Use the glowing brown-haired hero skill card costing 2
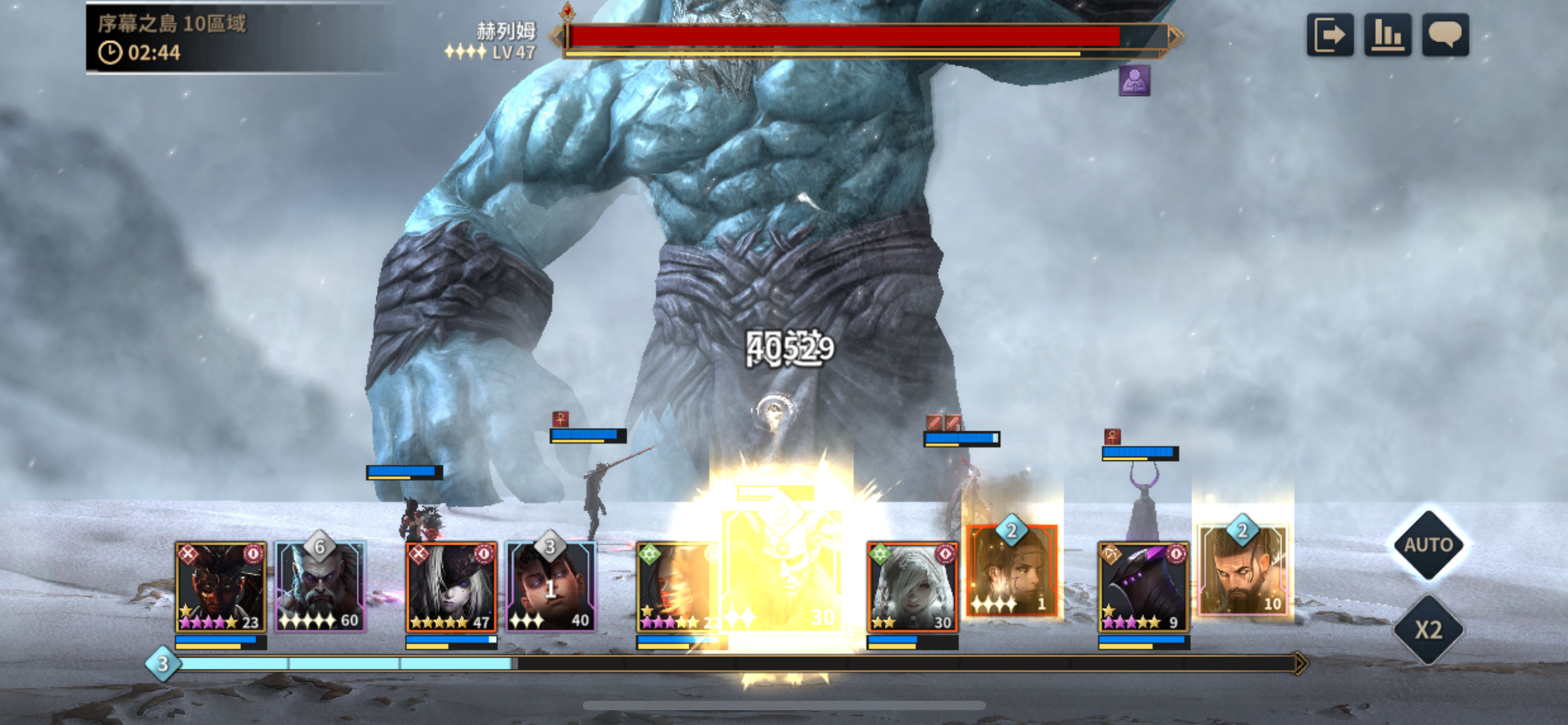The image size is (1568, 725). click(1012, 571)
